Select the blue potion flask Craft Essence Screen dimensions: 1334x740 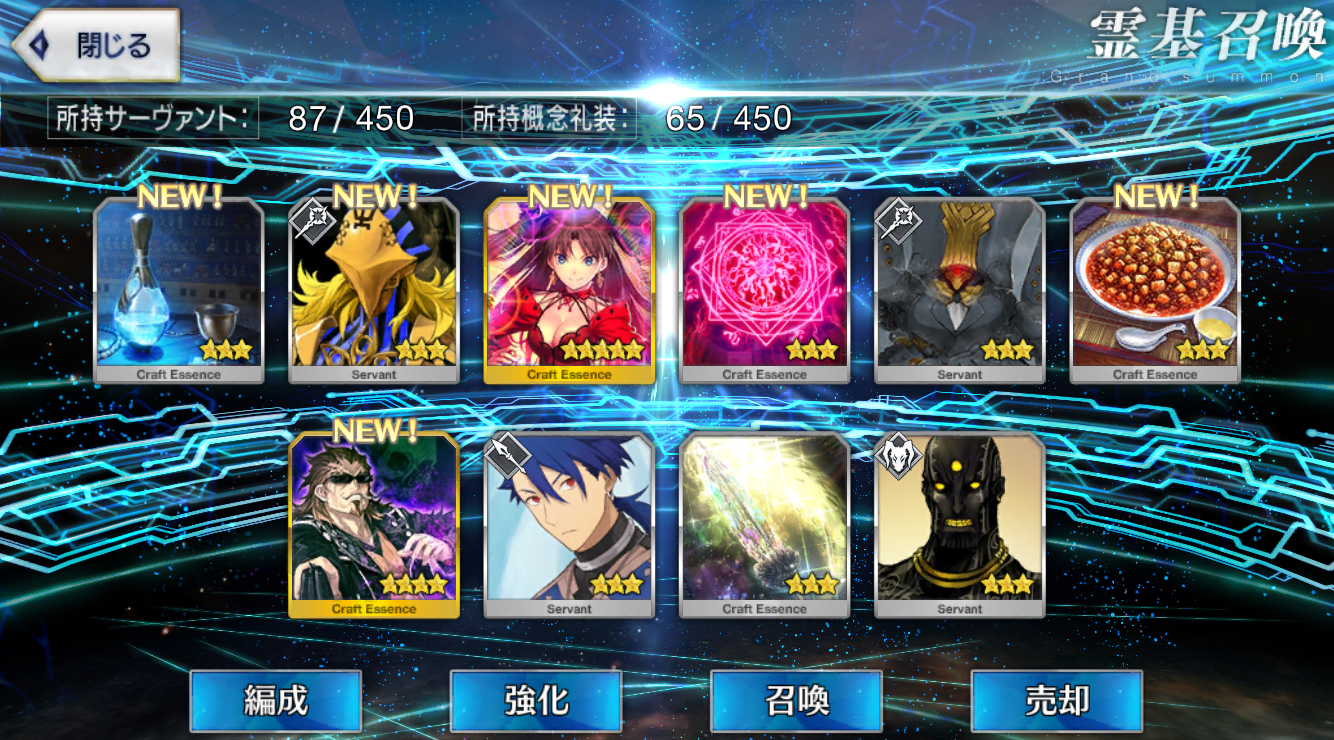tap(179, 290)
